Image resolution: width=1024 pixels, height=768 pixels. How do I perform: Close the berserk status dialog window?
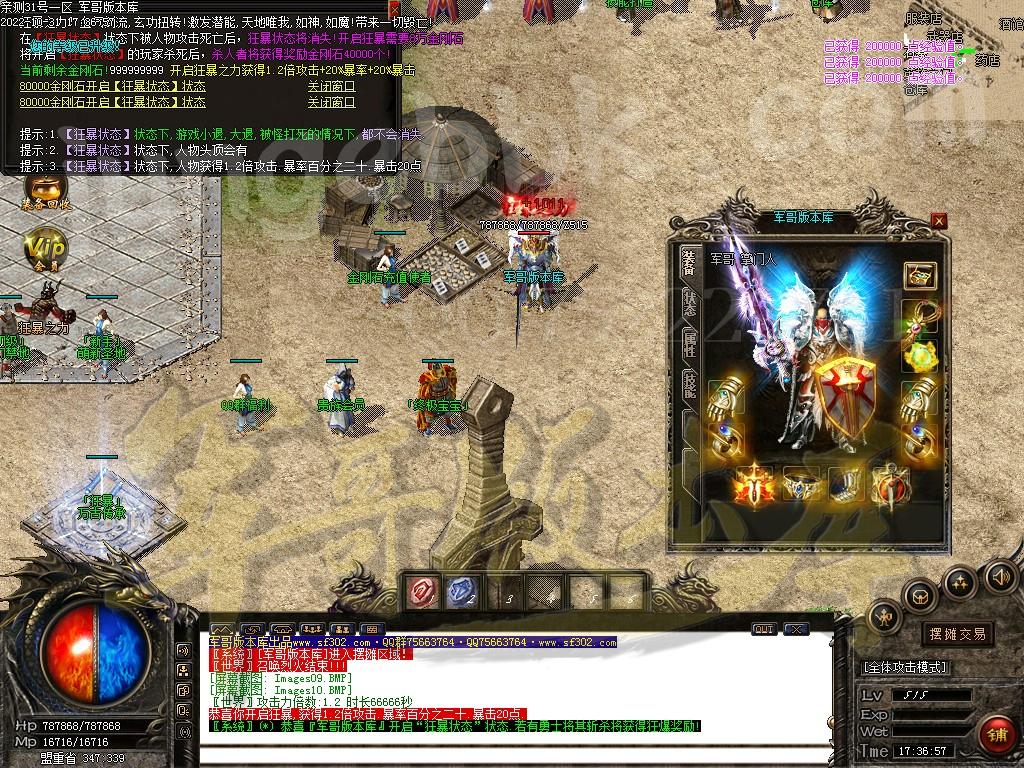click(x=394, y=7)
